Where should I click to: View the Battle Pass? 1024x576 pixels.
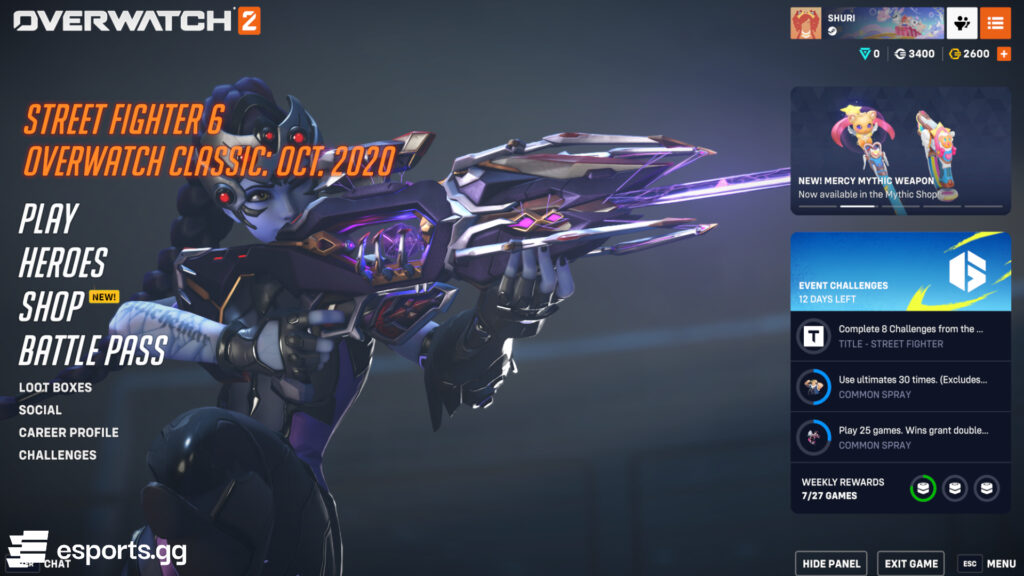92,350
